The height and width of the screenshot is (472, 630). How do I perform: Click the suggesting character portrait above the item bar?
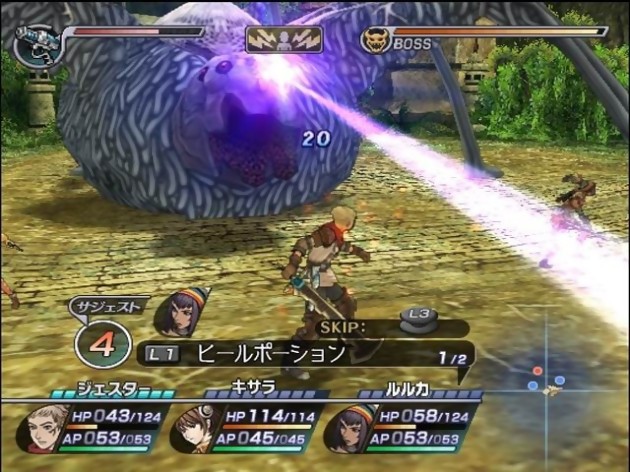[181, 313]
